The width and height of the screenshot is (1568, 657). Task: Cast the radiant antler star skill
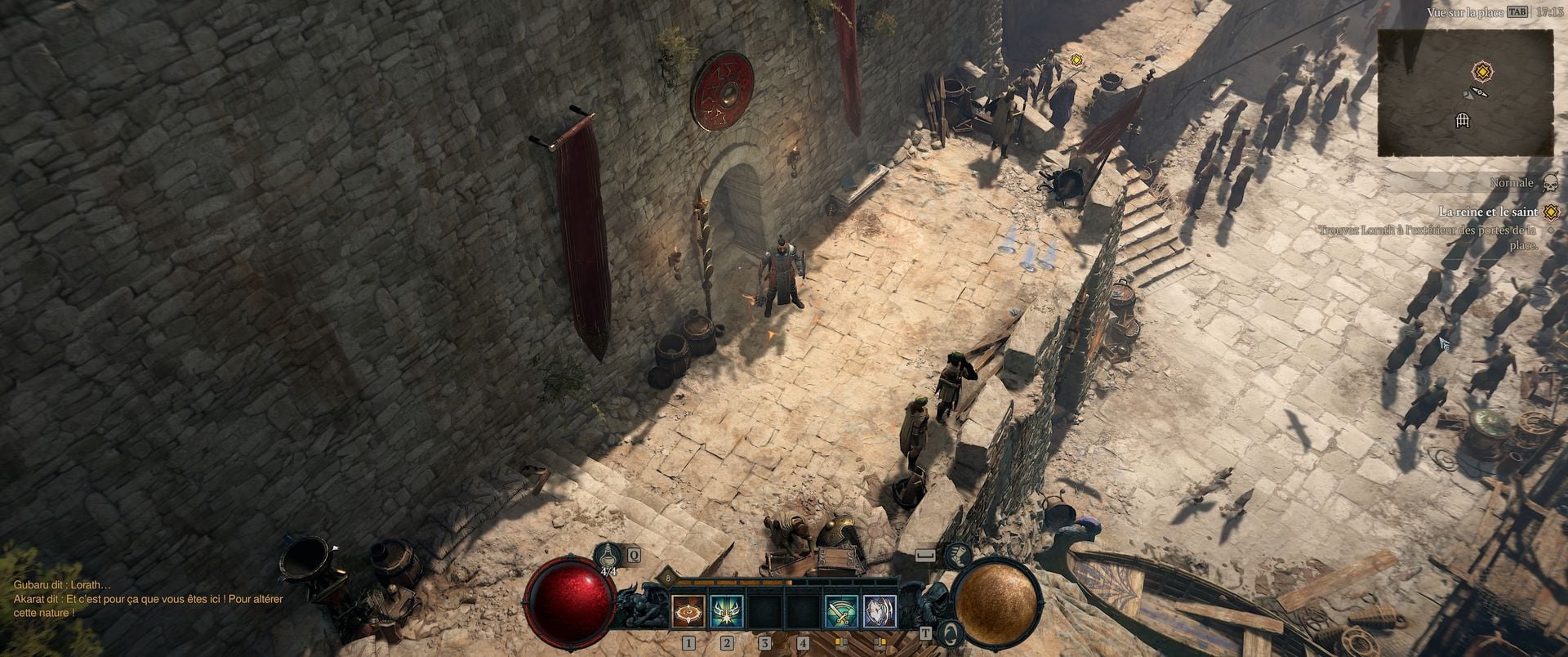tap(726, 611)
